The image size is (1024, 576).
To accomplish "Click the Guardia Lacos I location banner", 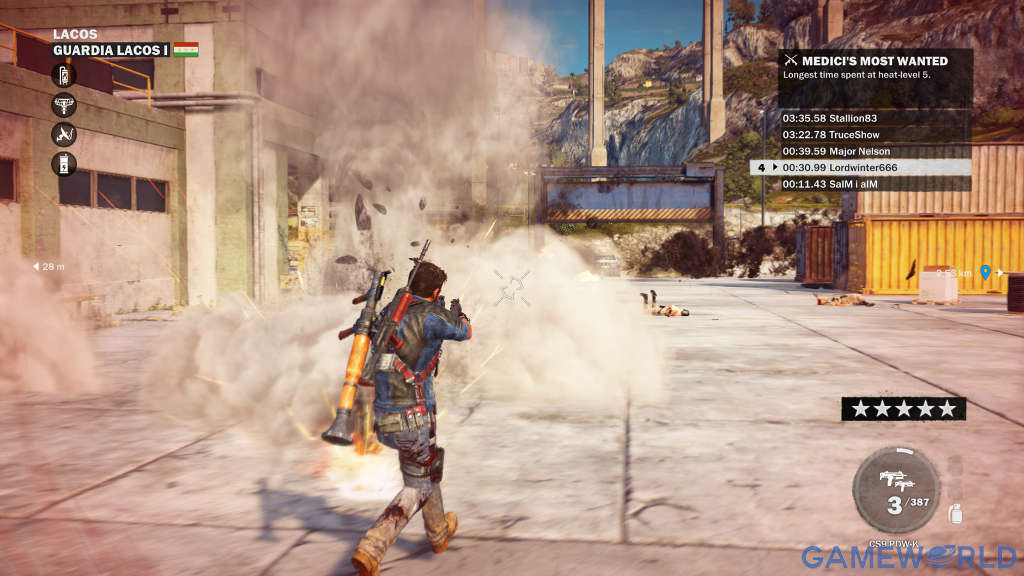I will (x=111, y=50).
